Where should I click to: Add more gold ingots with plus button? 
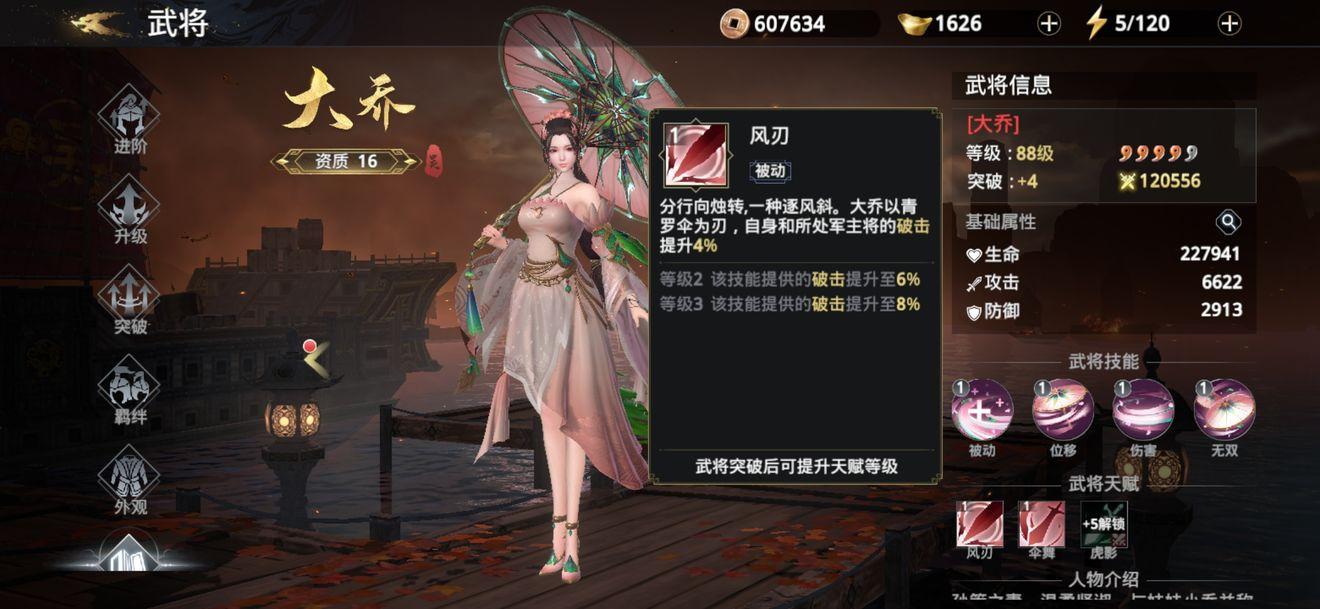(x=1048, y=24)
